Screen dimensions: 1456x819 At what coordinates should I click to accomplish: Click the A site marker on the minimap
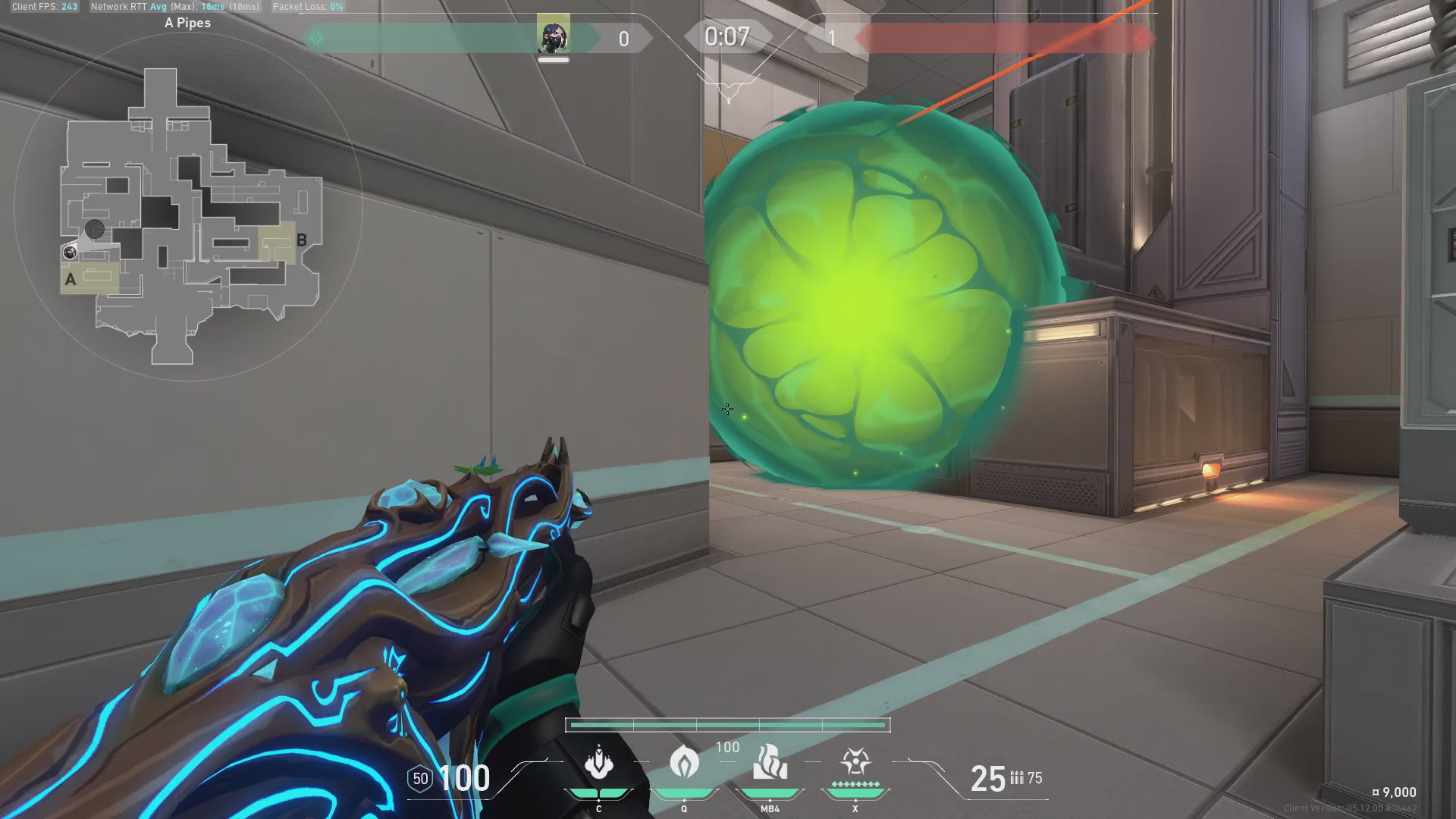[71, 279]
